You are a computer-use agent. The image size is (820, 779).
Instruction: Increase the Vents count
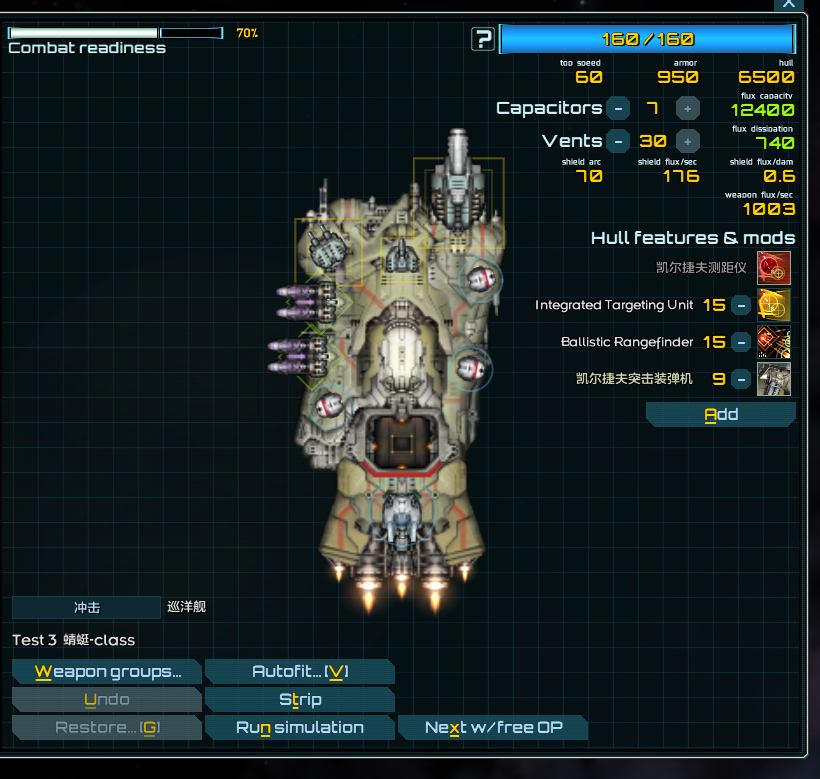pyautogui.click(x=687, y=141)
